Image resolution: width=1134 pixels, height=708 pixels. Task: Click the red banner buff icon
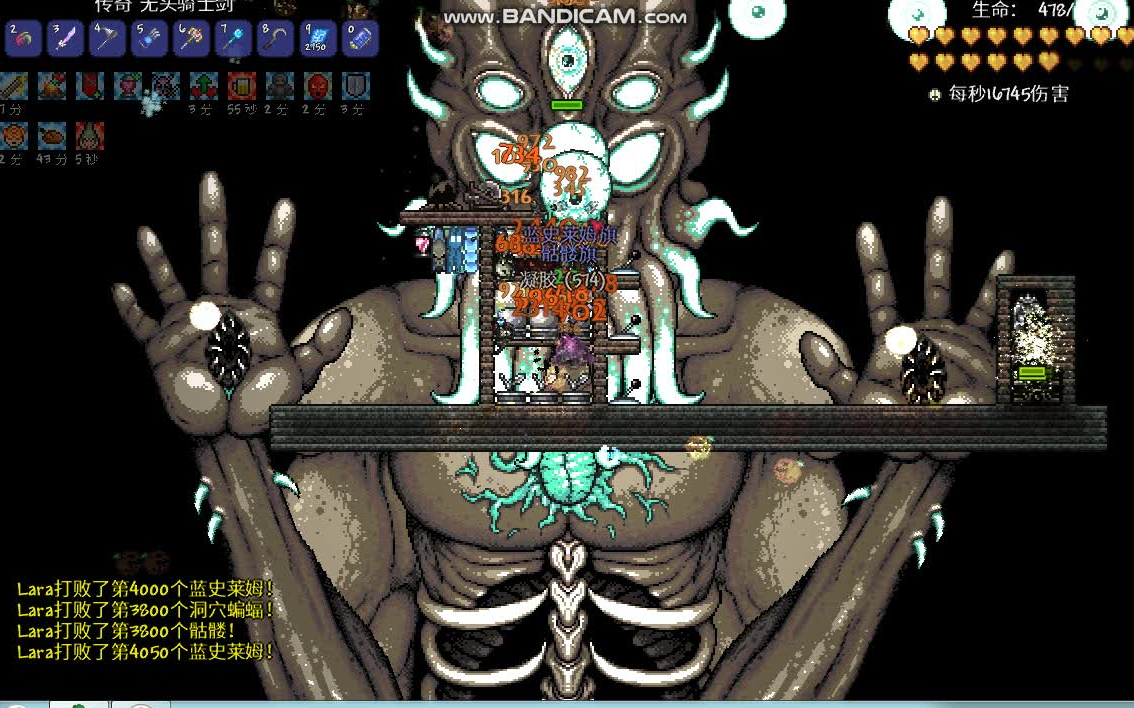click(x=90, y=86)
